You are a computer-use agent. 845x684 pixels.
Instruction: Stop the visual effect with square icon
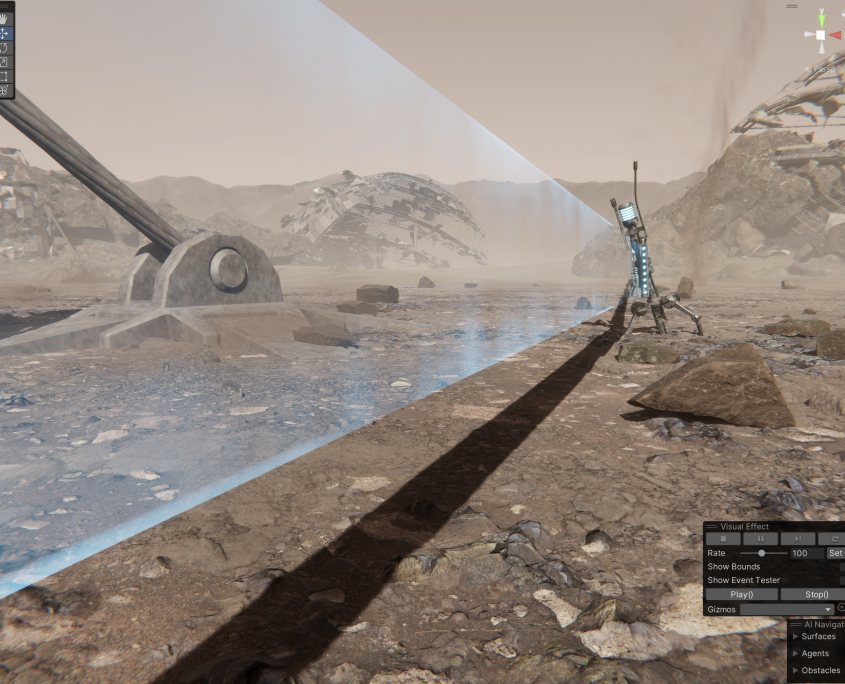(723, 539)
